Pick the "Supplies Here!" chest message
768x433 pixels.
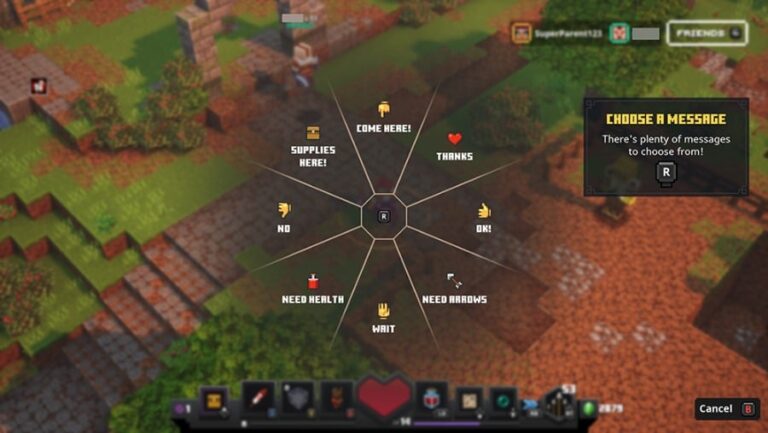pyautogui.click(x=313, y=146)
